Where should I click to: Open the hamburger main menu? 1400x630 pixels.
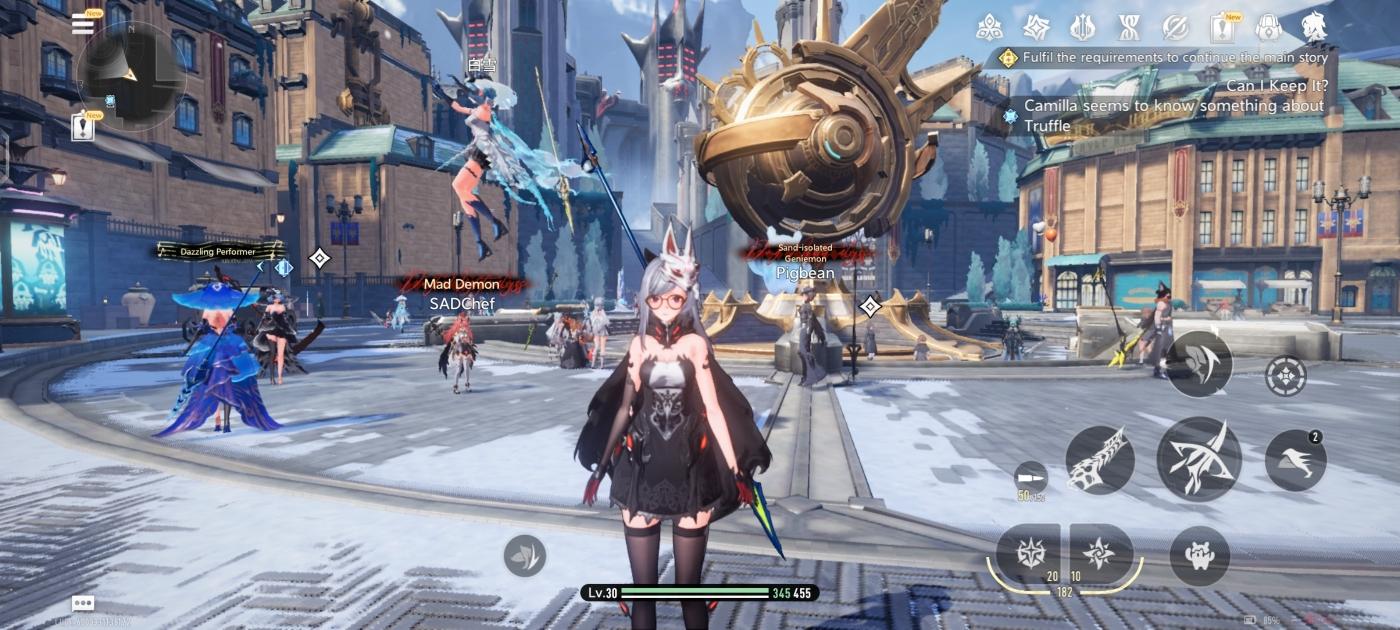pyautogui.click(x=83, y=24)
